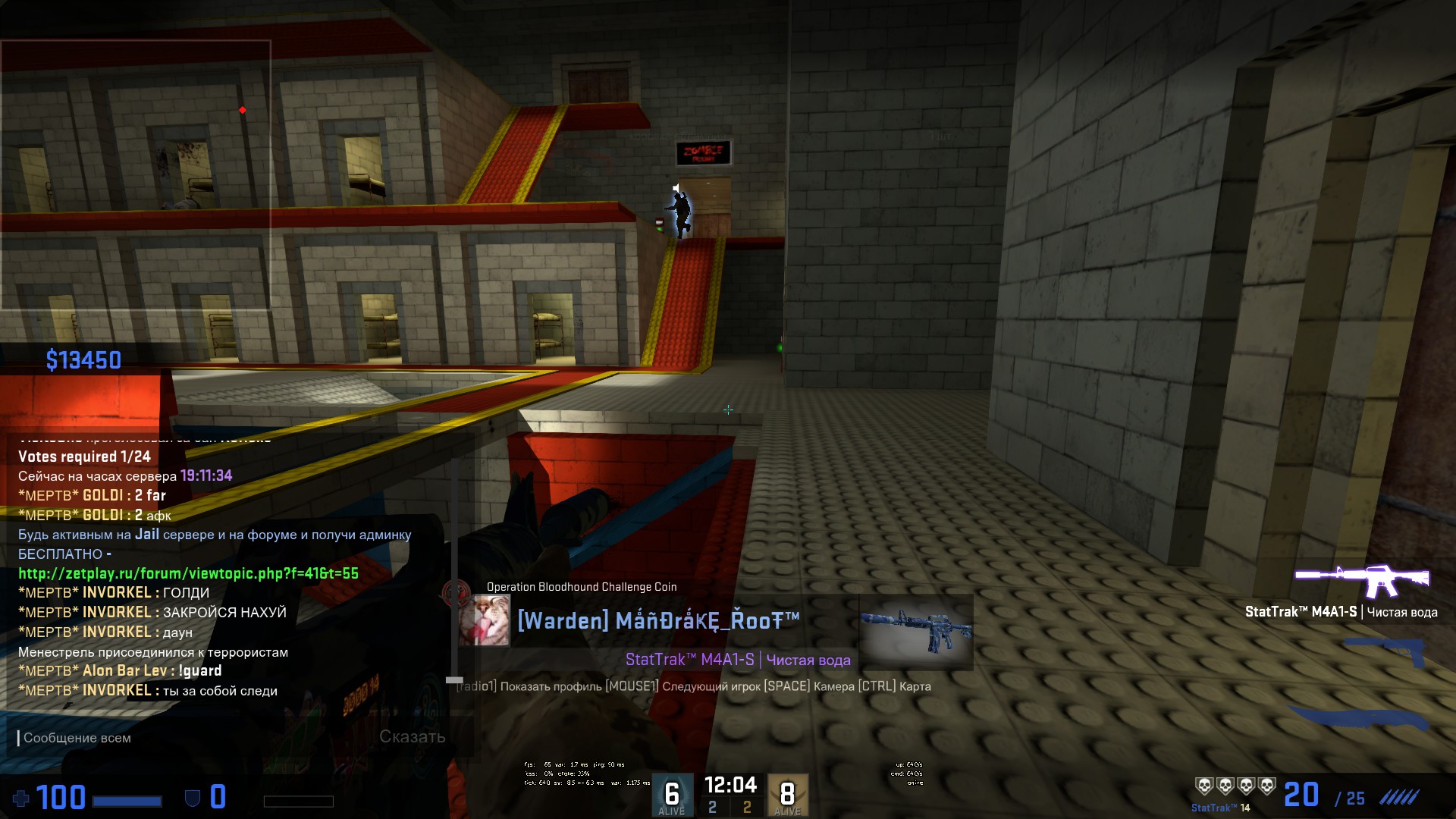
Task: Click the Warden player name in spectator panel
Action: click(658, 621)
